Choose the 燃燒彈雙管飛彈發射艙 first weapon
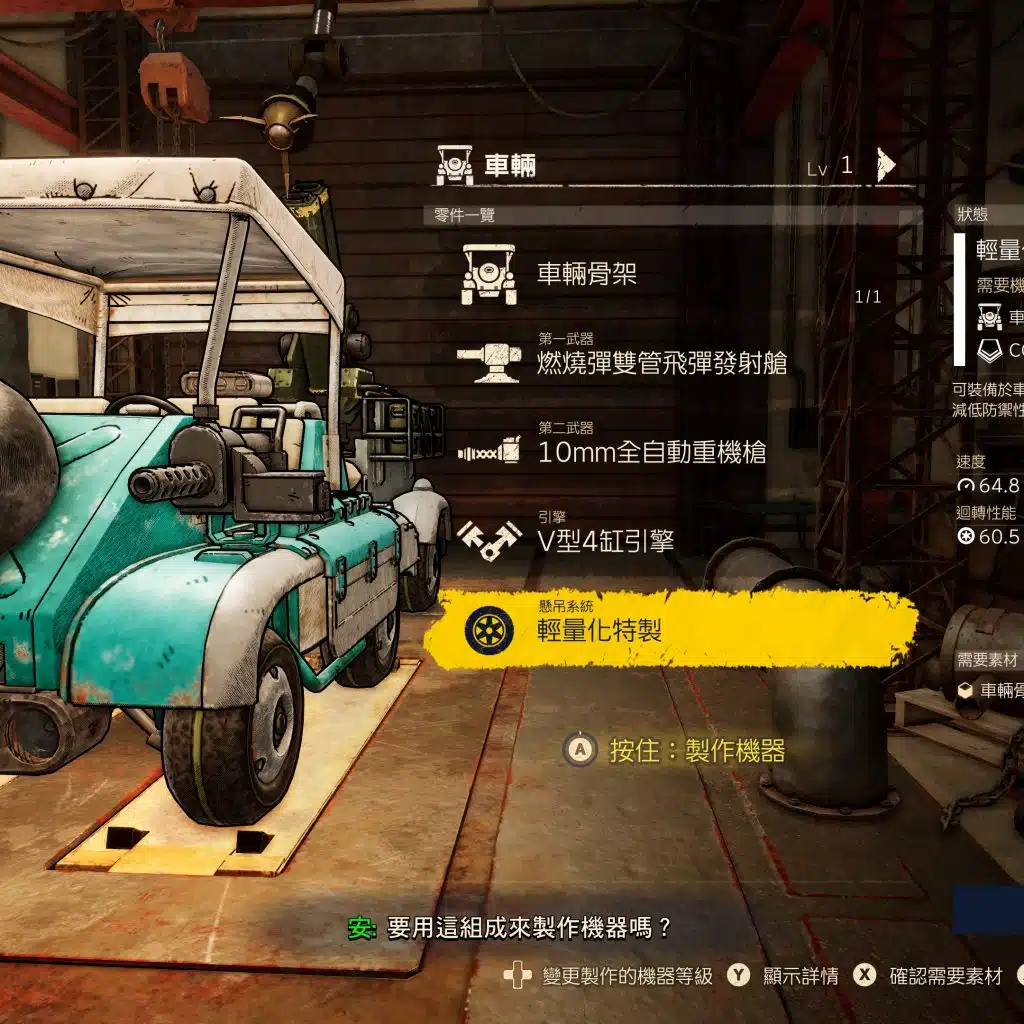This screenshot has width=1024, height=1024. click(x=660, y=362)
